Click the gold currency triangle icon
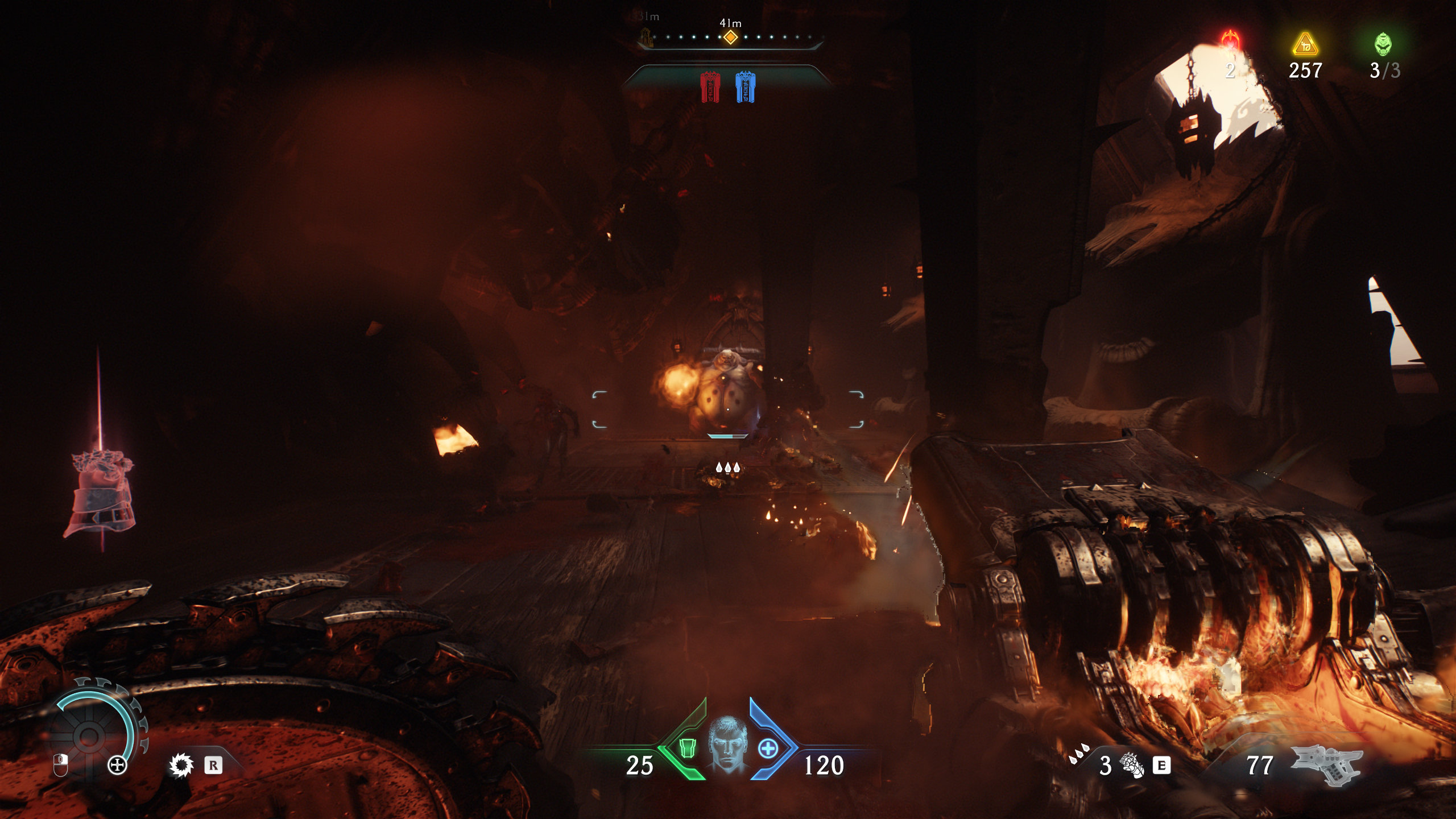This screenshot has height=819, width=1456. coord(1305,44)
